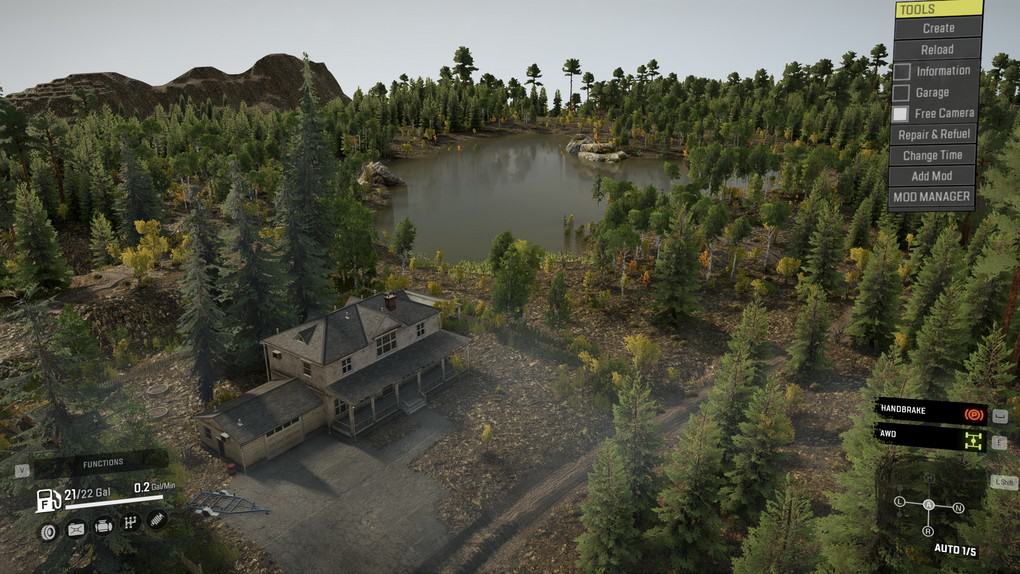Select the engine status icon
This screenshot has height=574, width=1020.
pos(103,526)
